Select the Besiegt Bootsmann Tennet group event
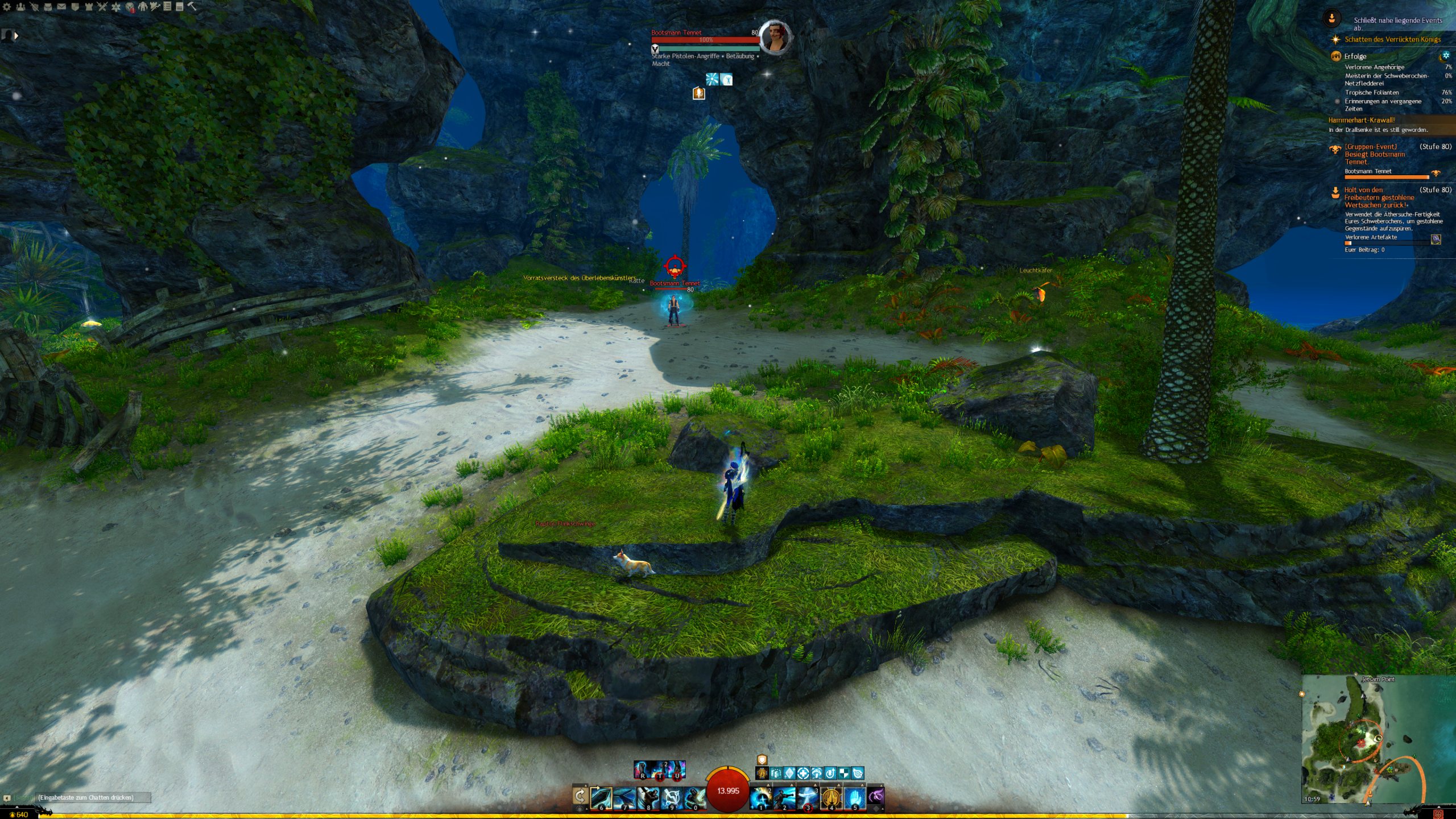 point(1375,154)
